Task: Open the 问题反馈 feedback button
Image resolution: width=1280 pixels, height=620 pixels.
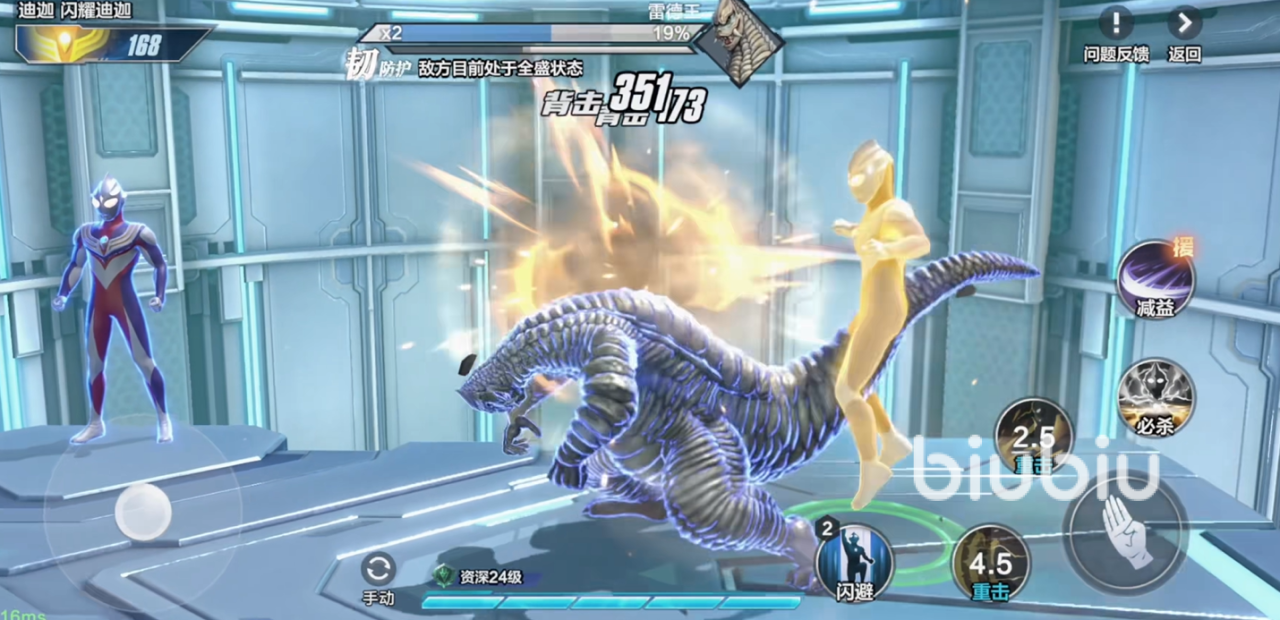Action: coord(1116,23)
